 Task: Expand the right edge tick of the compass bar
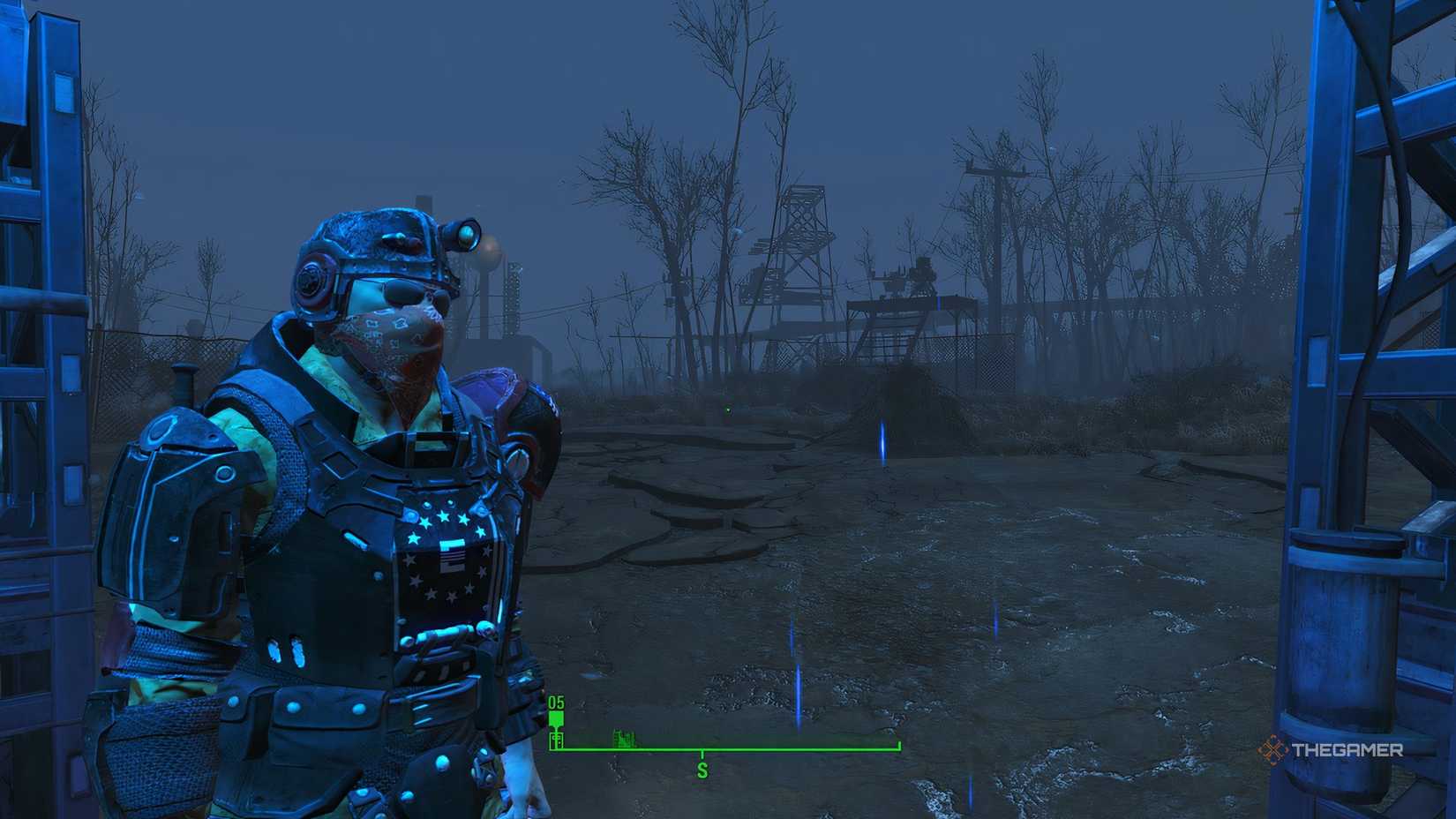pos(898,744)
